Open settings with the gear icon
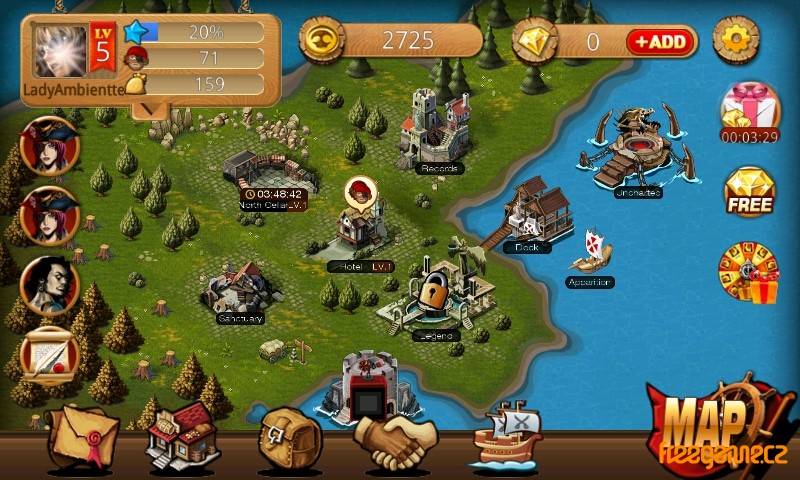The width and height of the screenshot is (800, 480). pyautogui.click(x=737, y=40)
